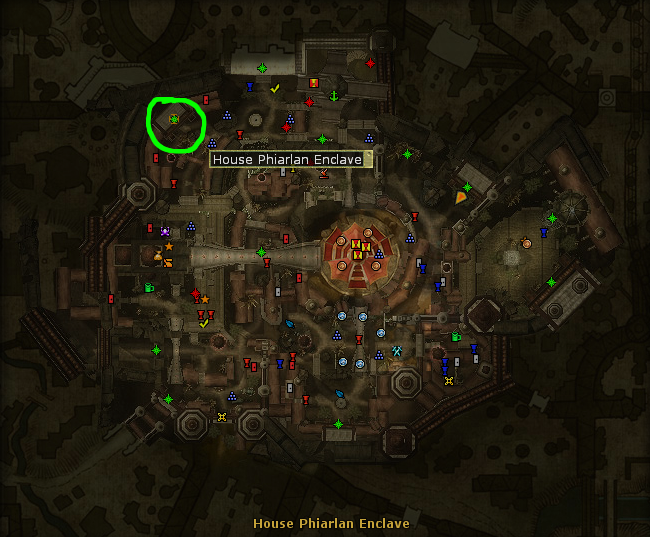Screen dimensions: 650x537
Task: Select the green anchor map marker
Action: [335, 94]
